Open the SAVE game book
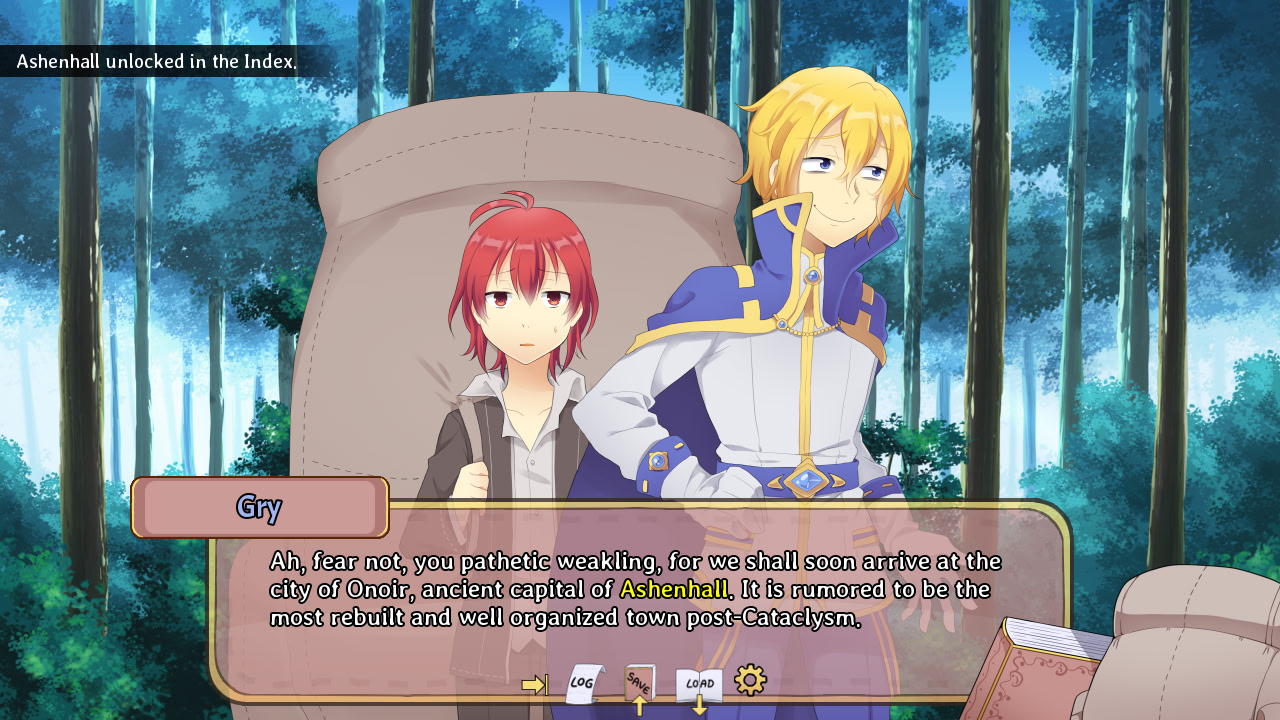This screenshot has width=1280, height=720. [x=639, y=682]
